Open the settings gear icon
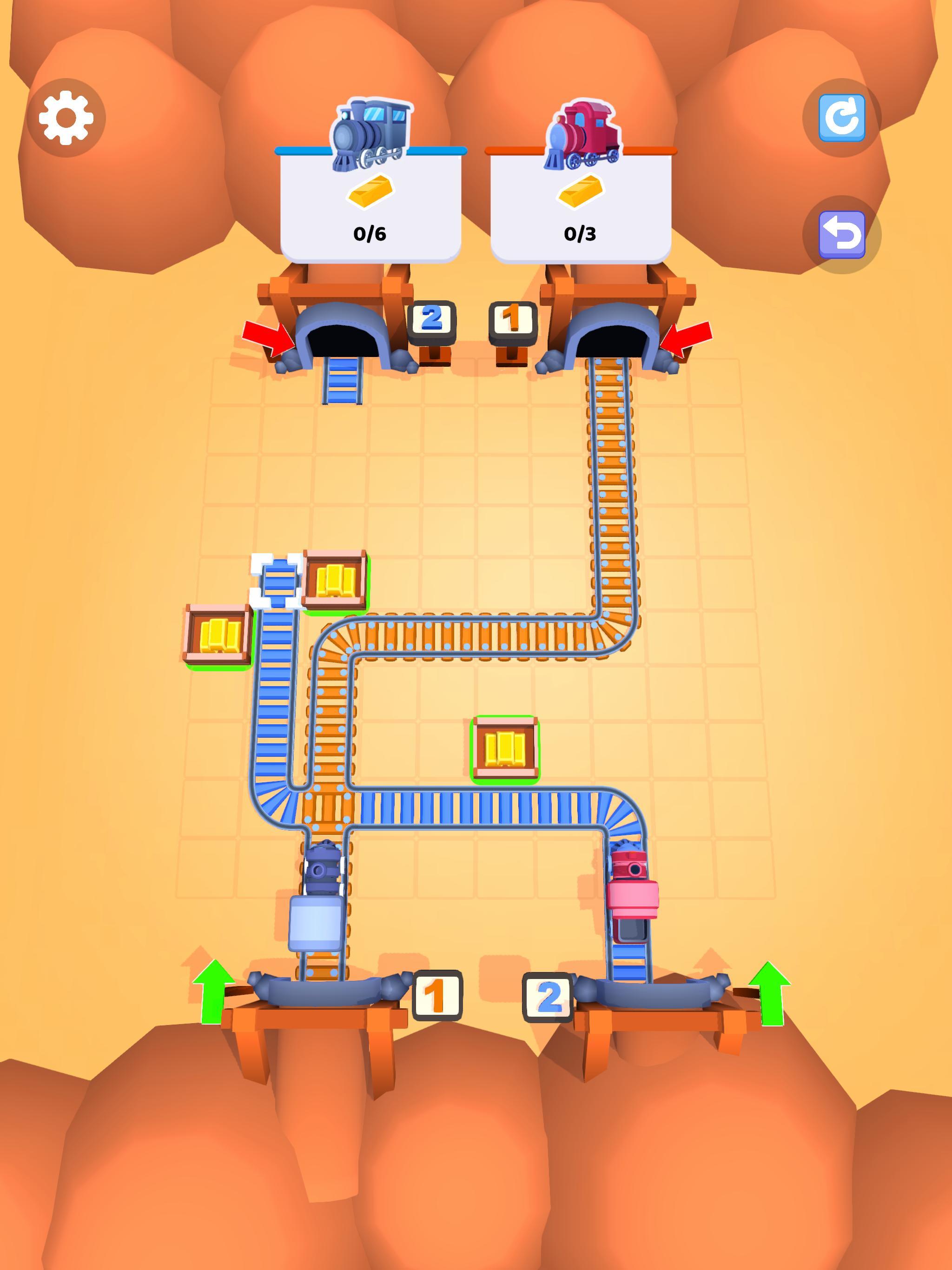 pos(65,117)
